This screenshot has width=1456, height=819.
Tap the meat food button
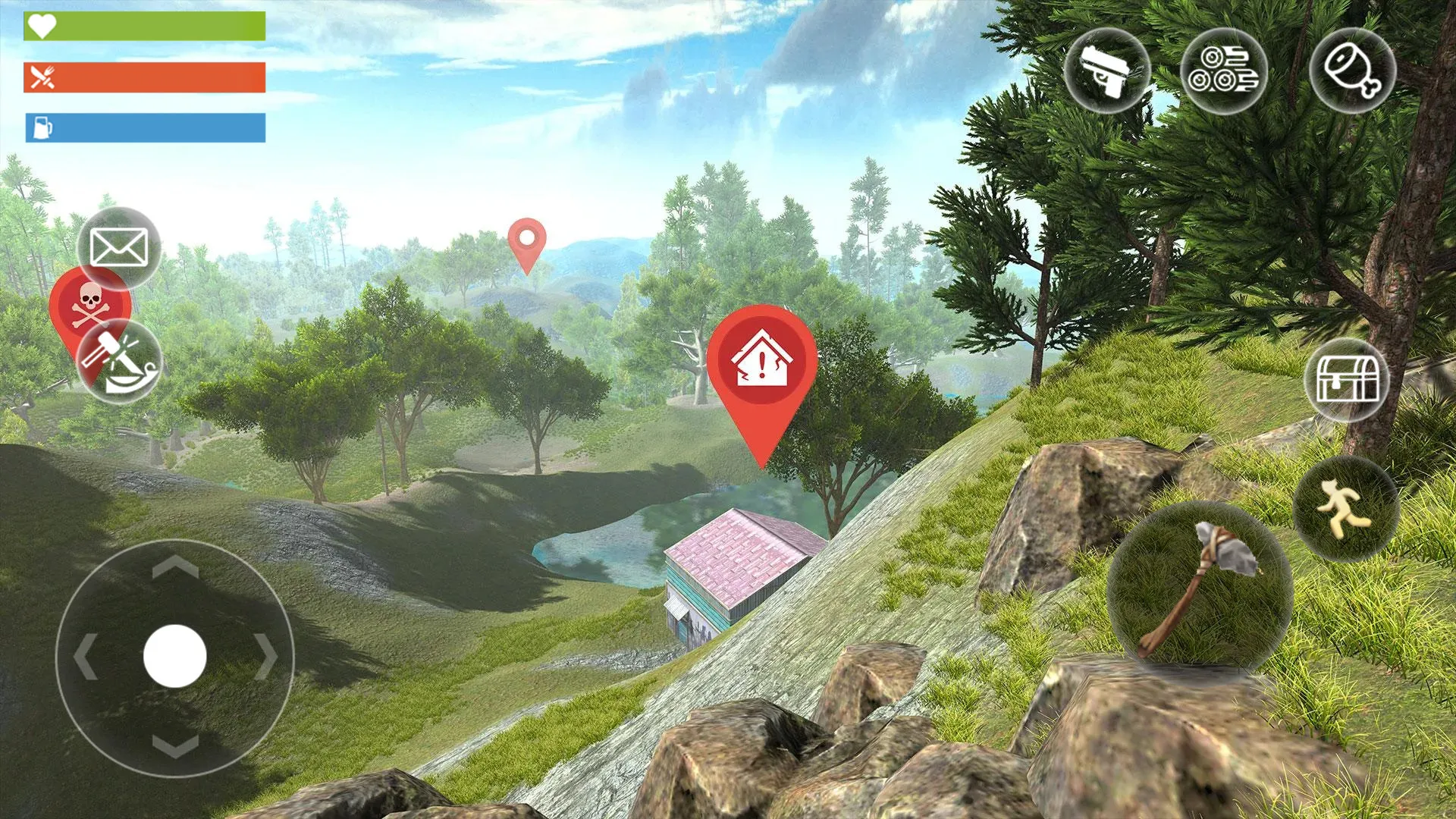tap(1352, 71)
